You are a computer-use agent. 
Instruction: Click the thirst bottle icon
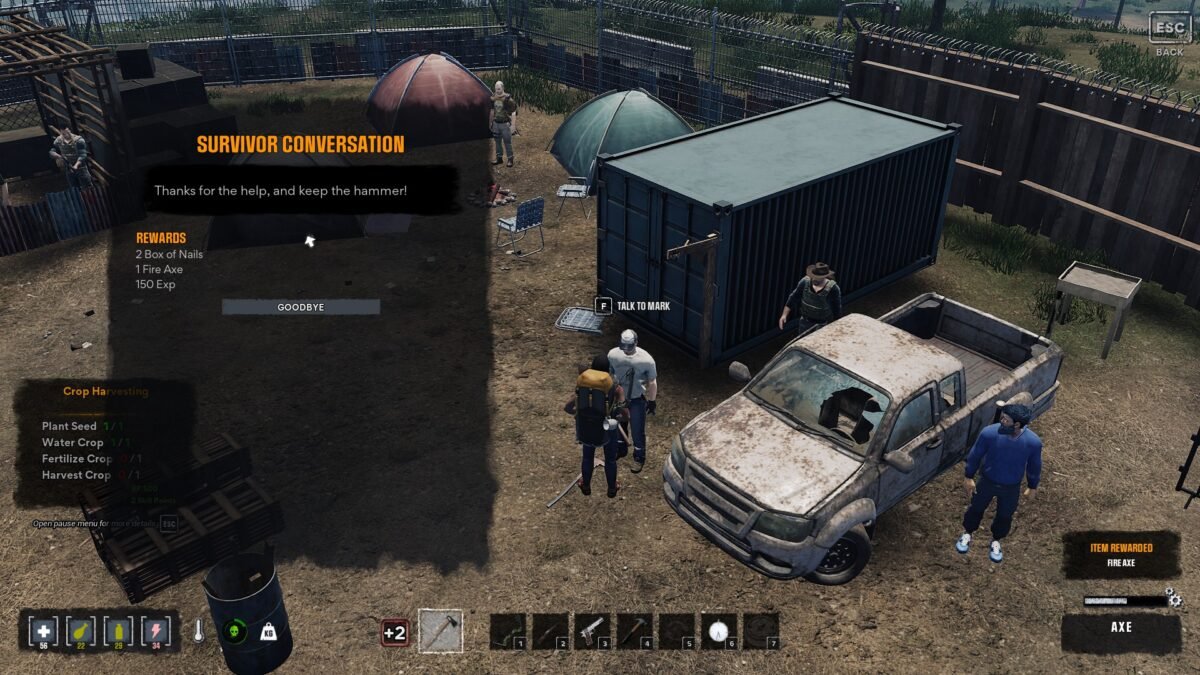pos(118,631)
